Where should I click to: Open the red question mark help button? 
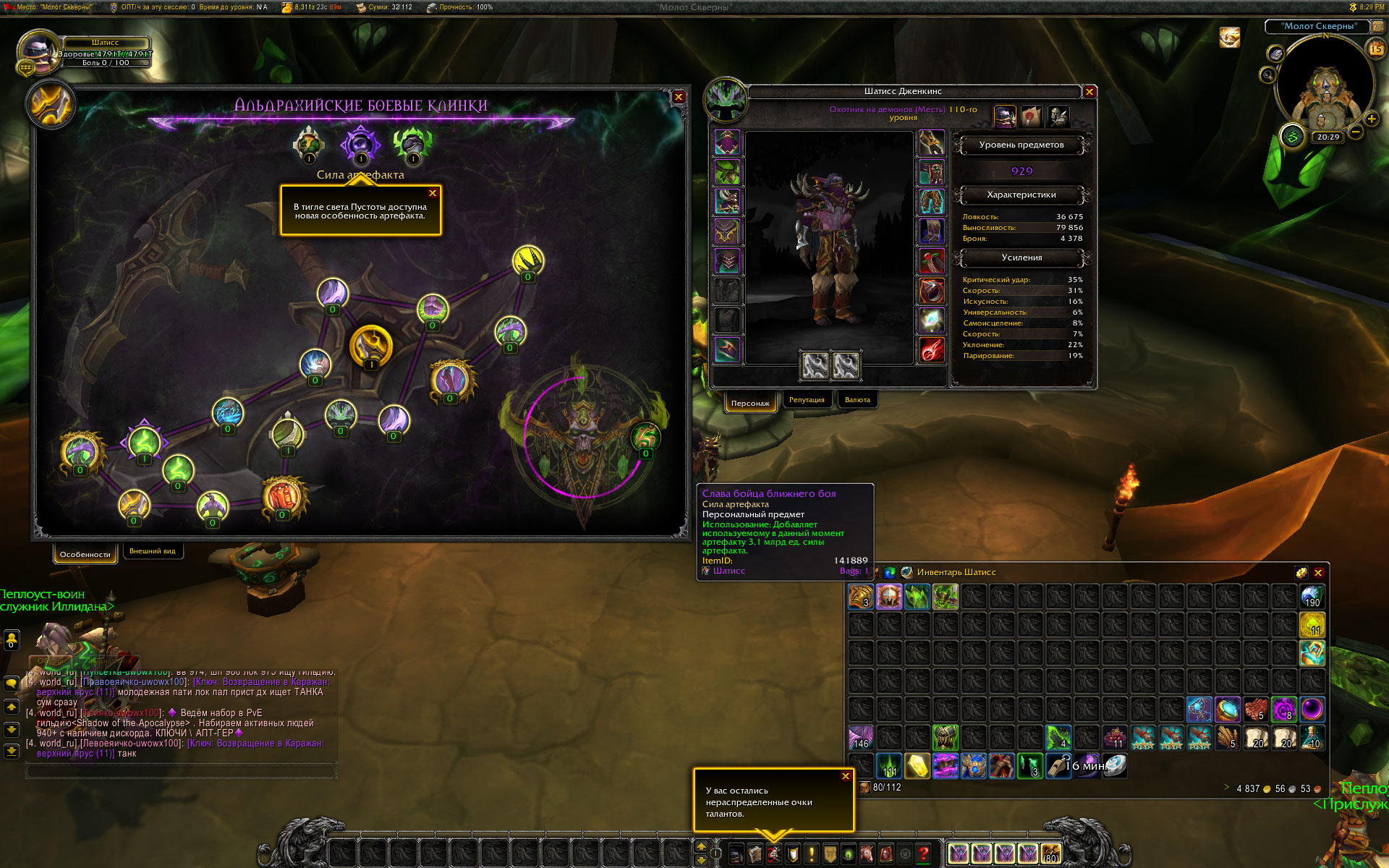click(923, 854)
